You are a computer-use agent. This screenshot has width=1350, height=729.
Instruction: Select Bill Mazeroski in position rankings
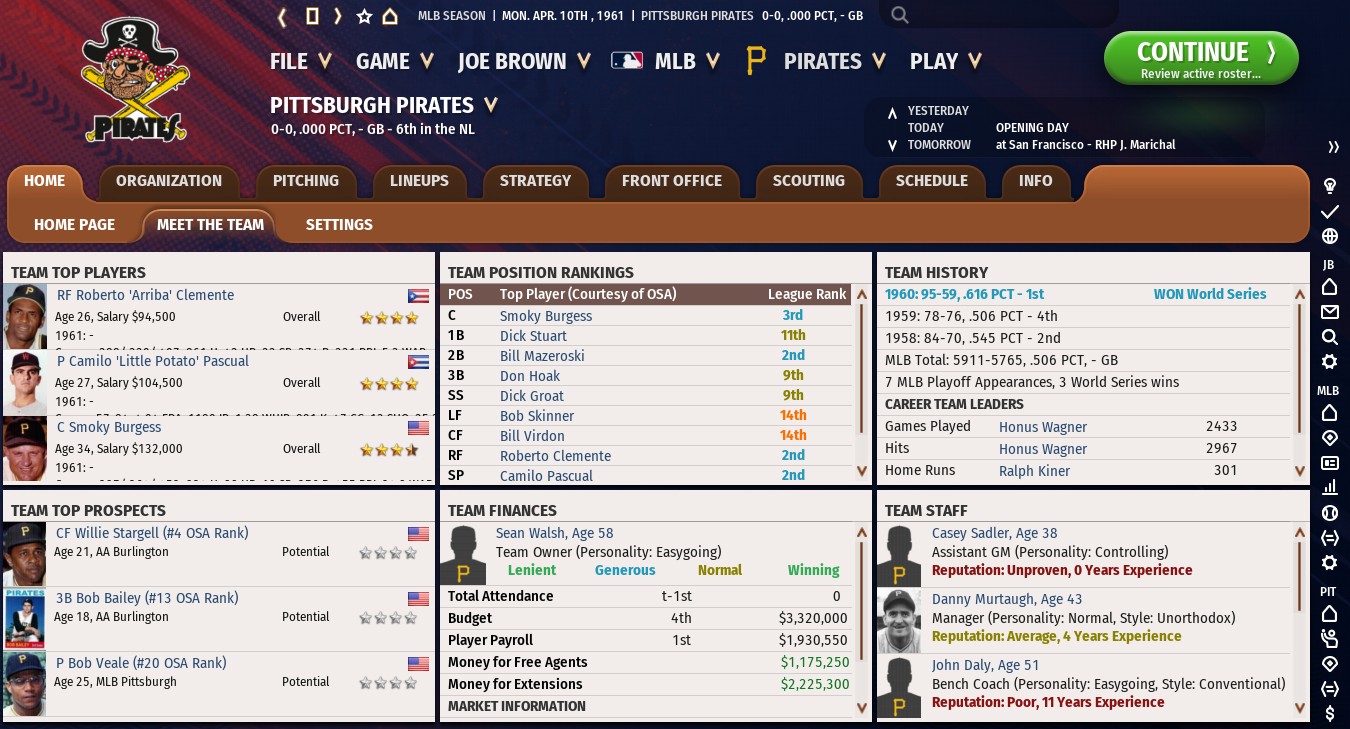(x=542, y=356)
